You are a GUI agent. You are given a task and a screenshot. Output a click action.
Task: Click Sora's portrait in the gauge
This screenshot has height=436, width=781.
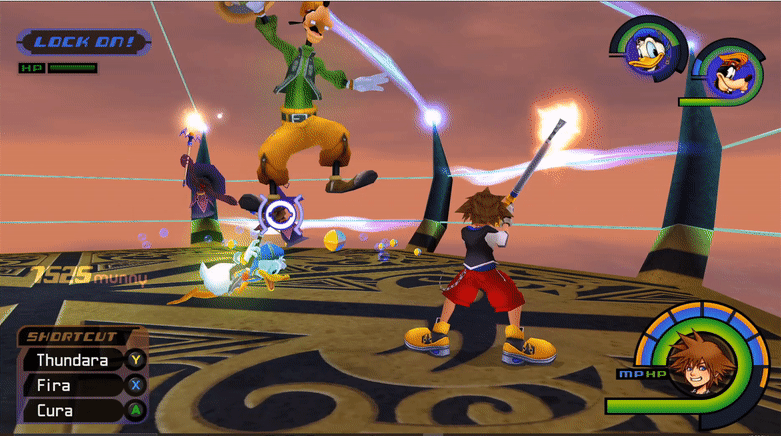pos(690,364)
